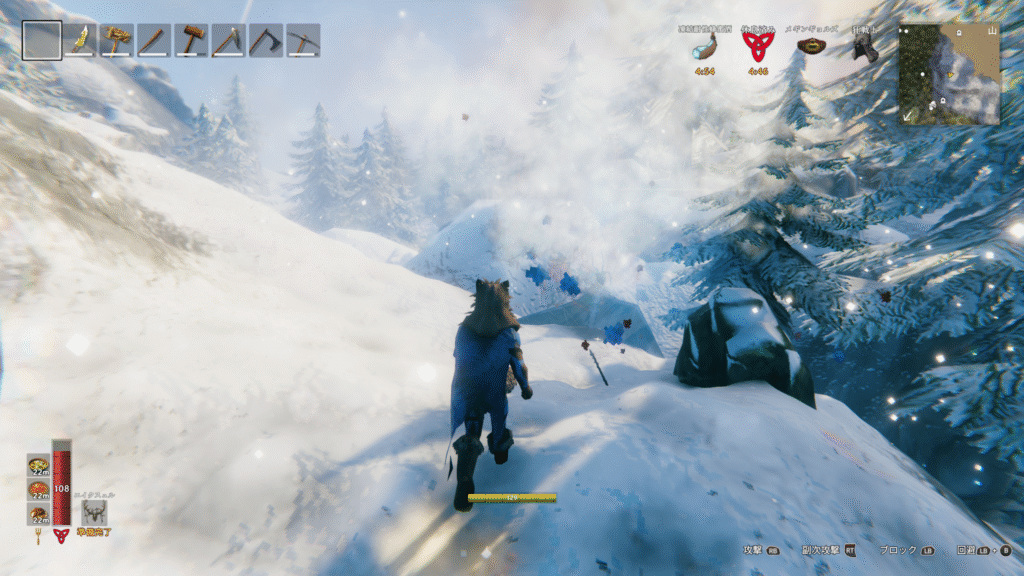1024x576 pixels.
Task: Choose the wooden club hotbar slot
Action: coord(153,40)
